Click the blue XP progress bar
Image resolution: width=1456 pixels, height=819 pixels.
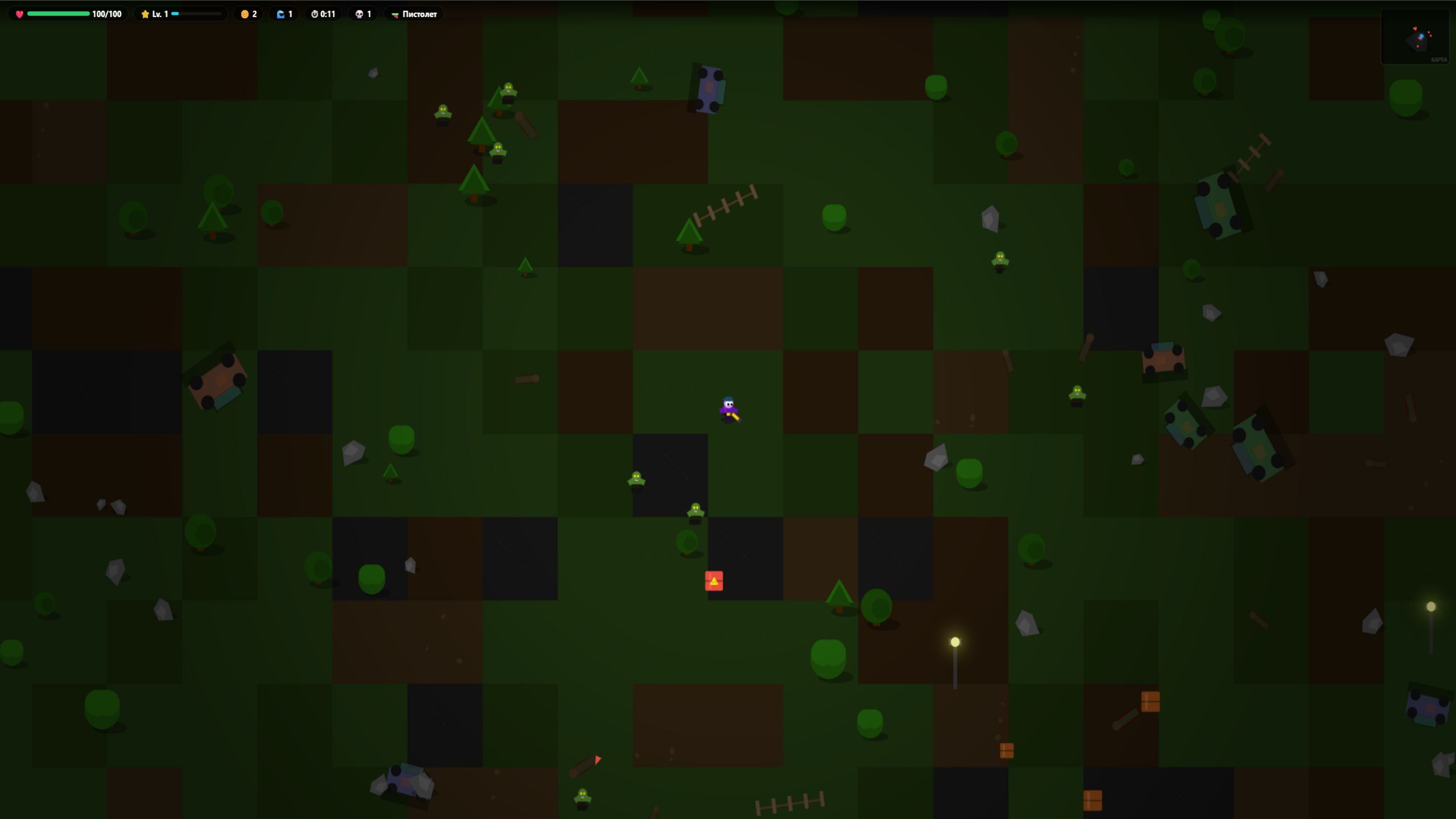point(175,13)
